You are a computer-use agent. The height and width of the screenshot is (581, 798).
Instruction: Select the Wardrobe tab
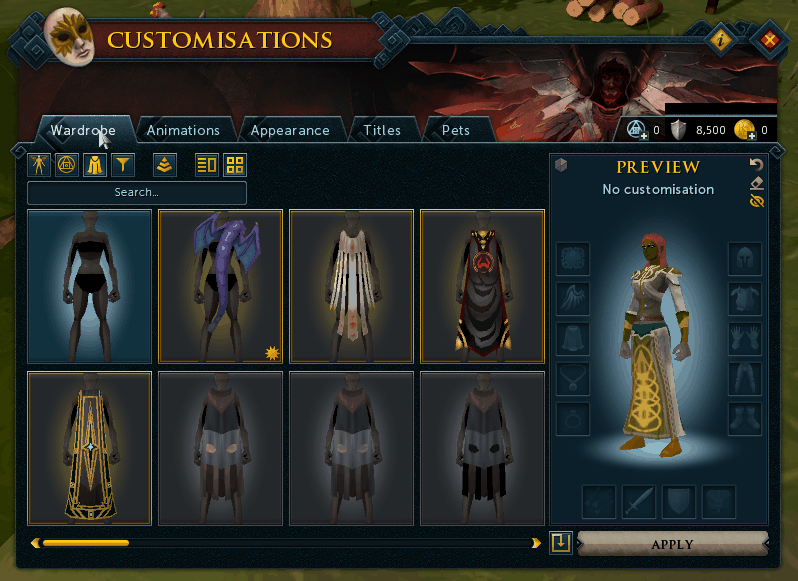pyautogui.click(x=83, y=130)
